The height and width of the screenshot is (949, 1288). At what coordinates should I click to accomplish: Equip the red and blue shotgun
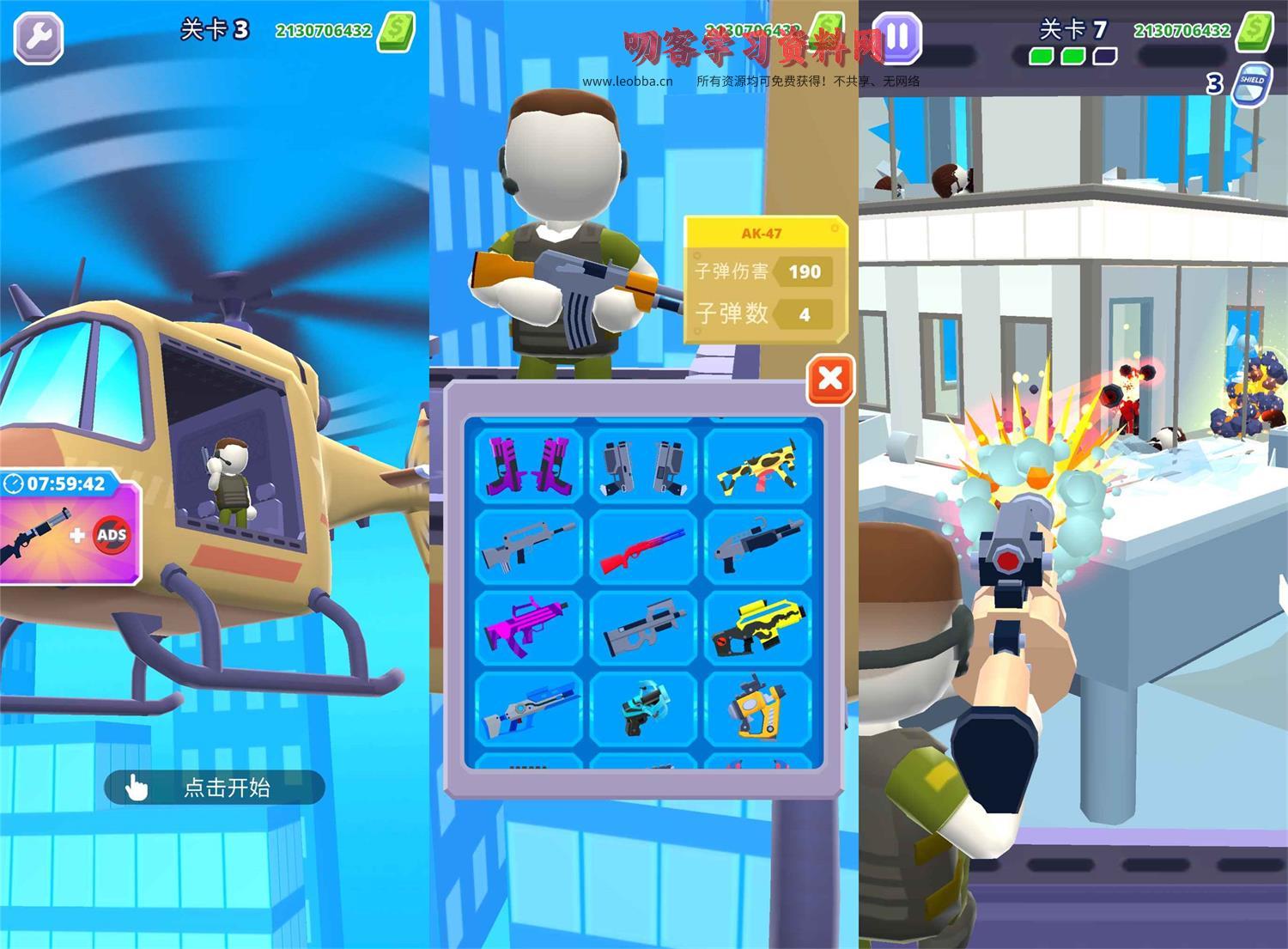[x=644, y=545]
